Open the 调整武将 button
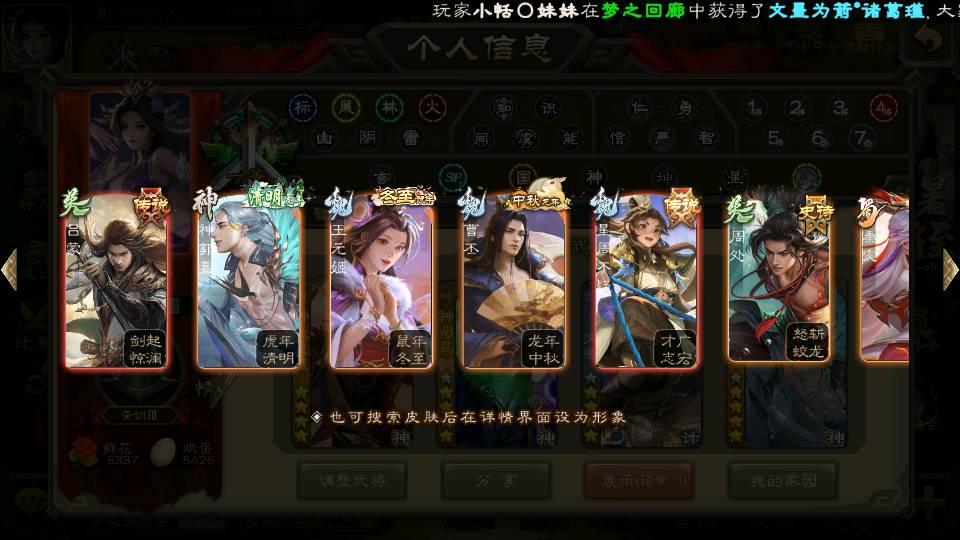Screen dimensions: 960x540 [x=352, y=480]
